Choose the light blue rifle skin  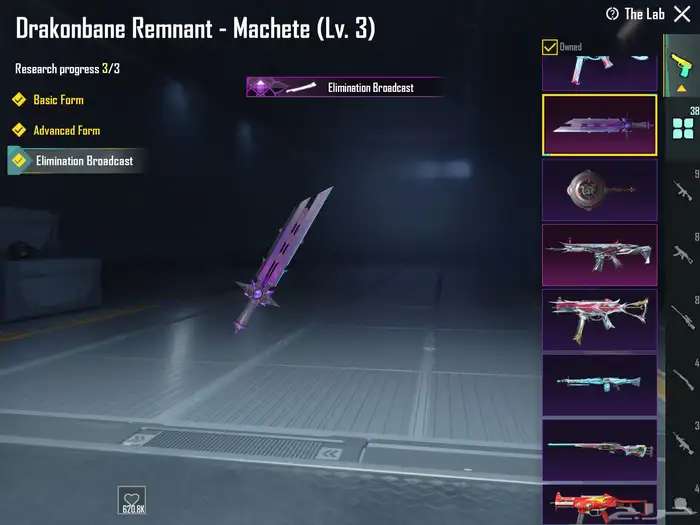point(599,384)
